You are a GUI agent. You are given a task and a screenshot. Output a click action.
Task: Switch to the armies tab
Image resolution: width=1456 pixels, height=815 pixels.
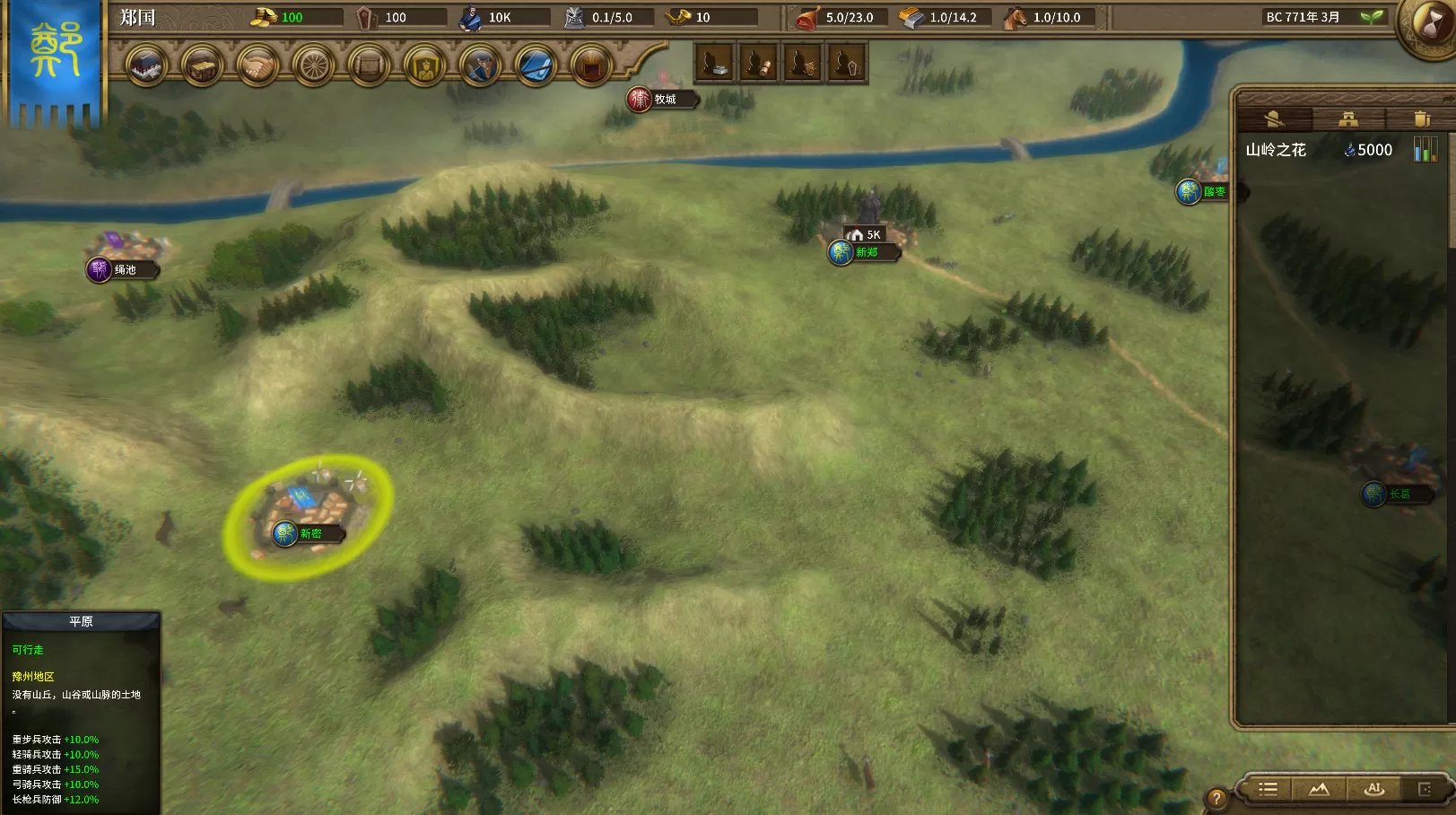click(x=1275, y=118)
